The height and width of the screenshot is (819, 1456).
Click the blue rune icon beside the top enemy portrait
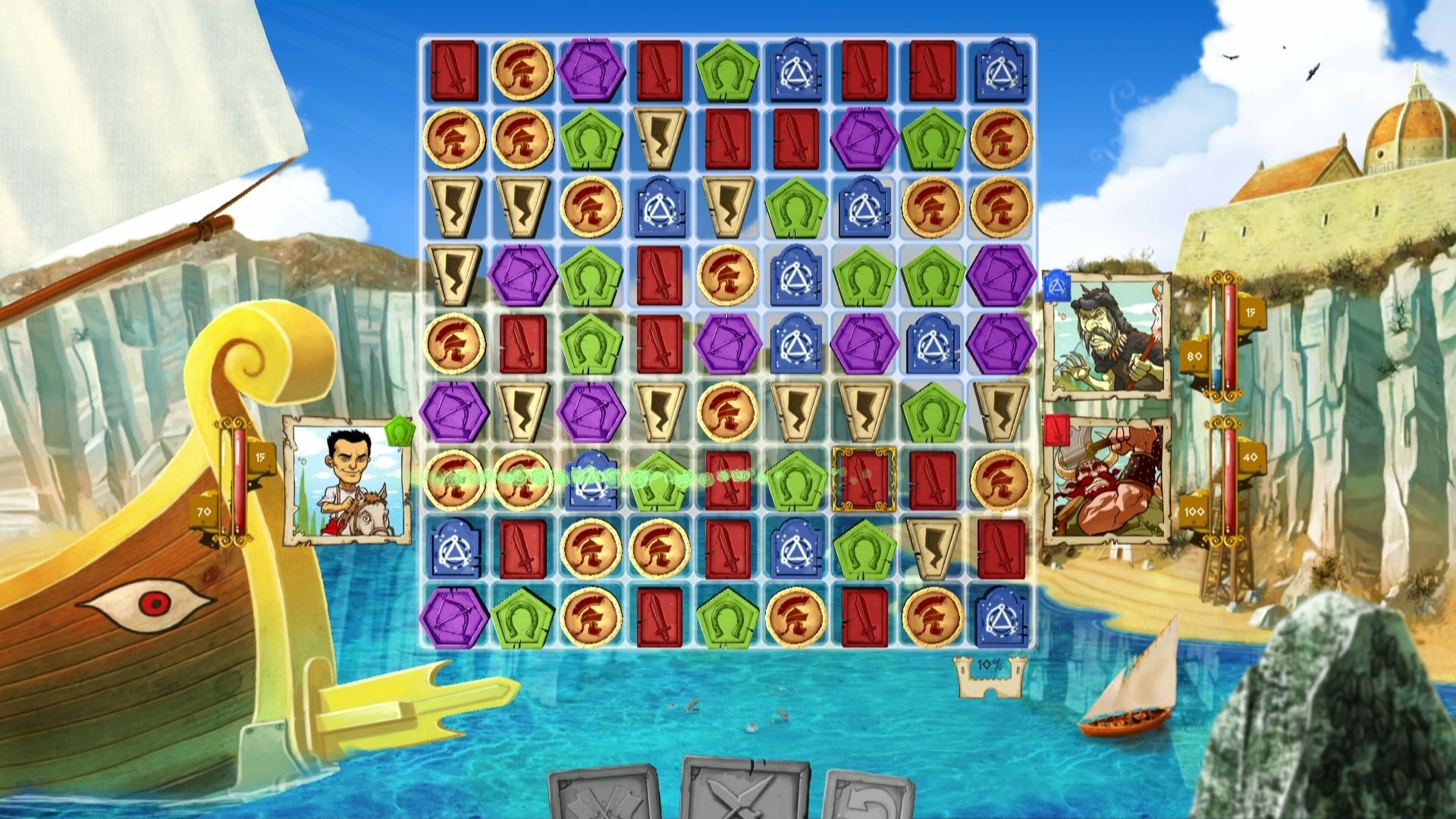click(x=1055, y=285)
